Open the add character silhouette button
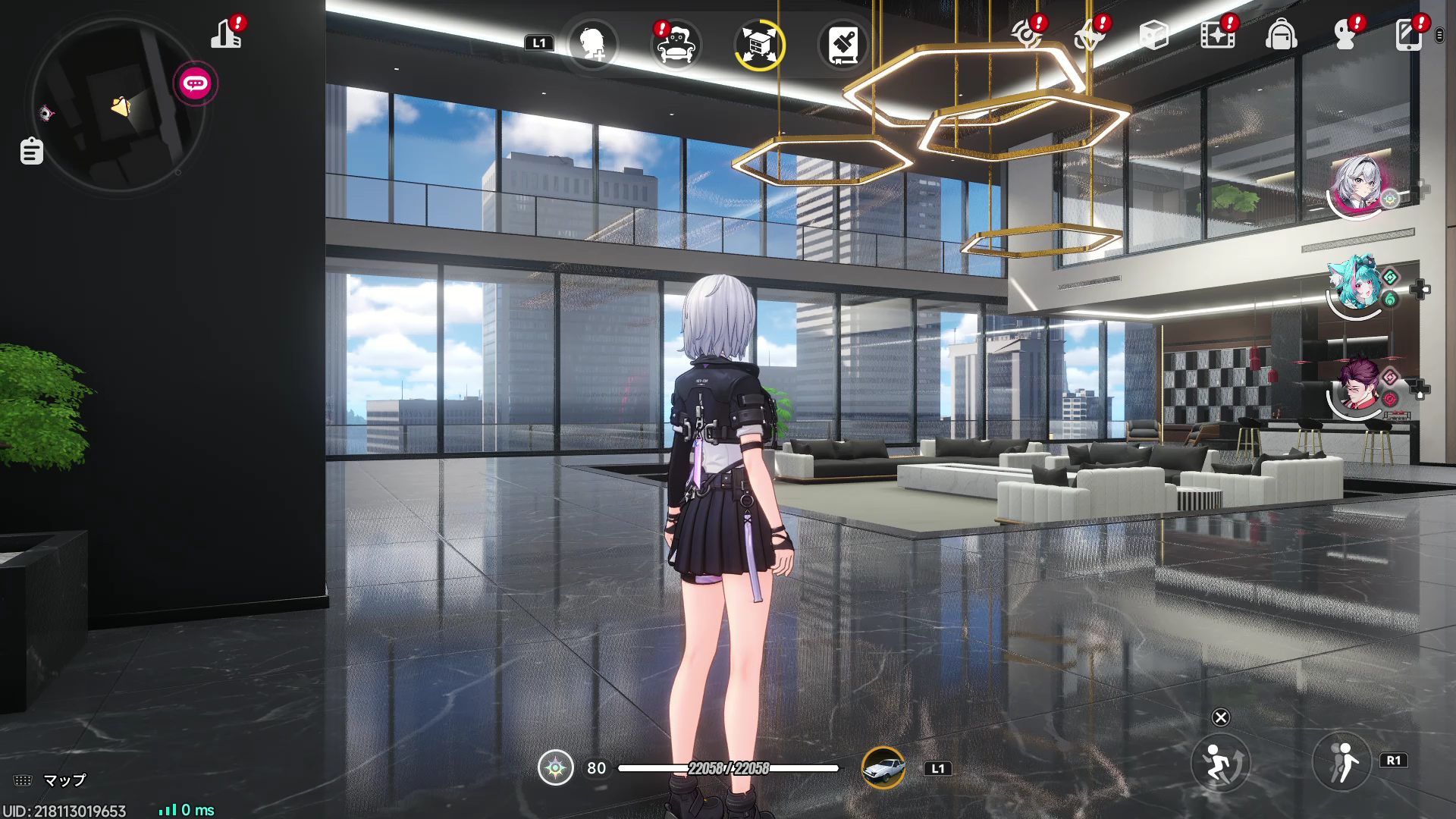 coord(592,44)
